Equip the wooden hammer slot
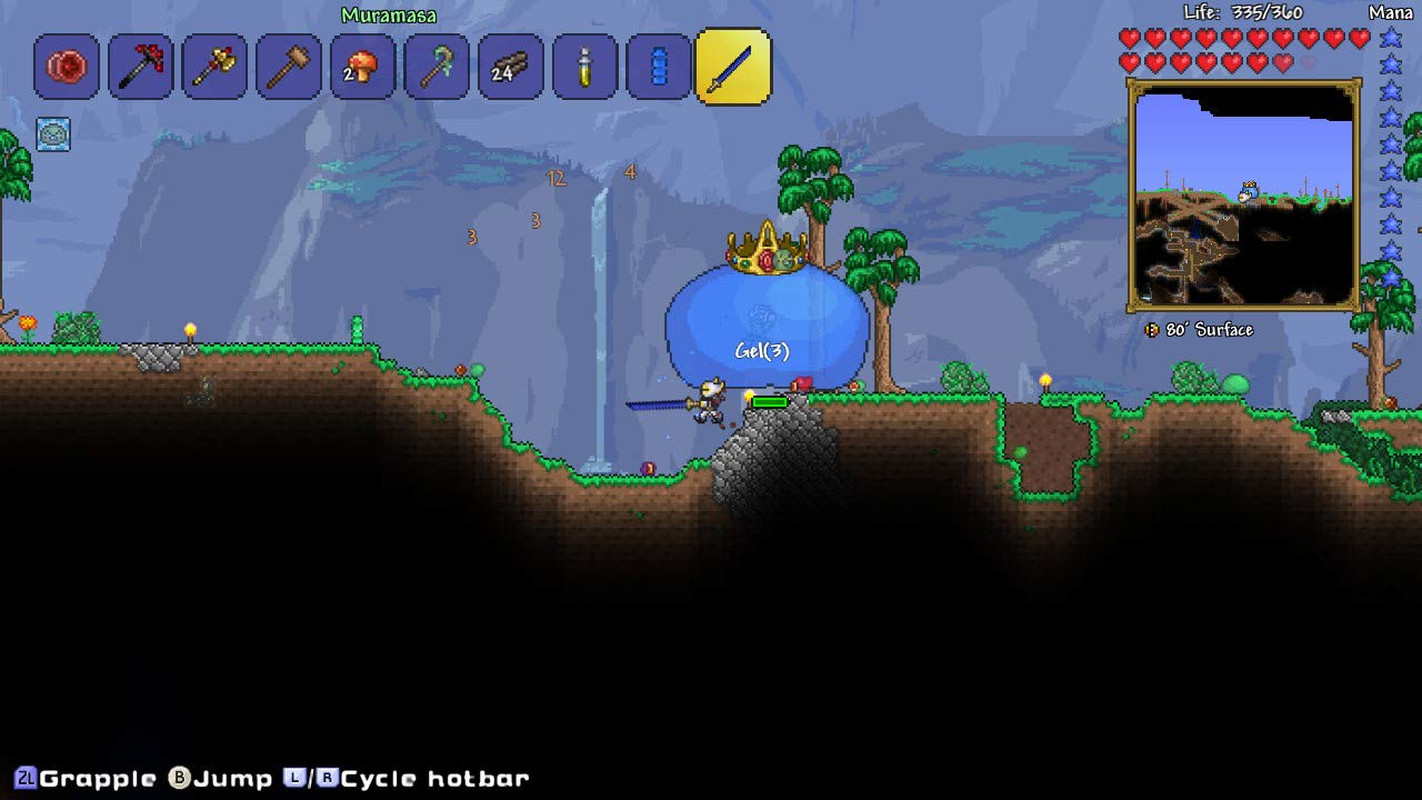The image size is (1422, 800). click(288, 67)
